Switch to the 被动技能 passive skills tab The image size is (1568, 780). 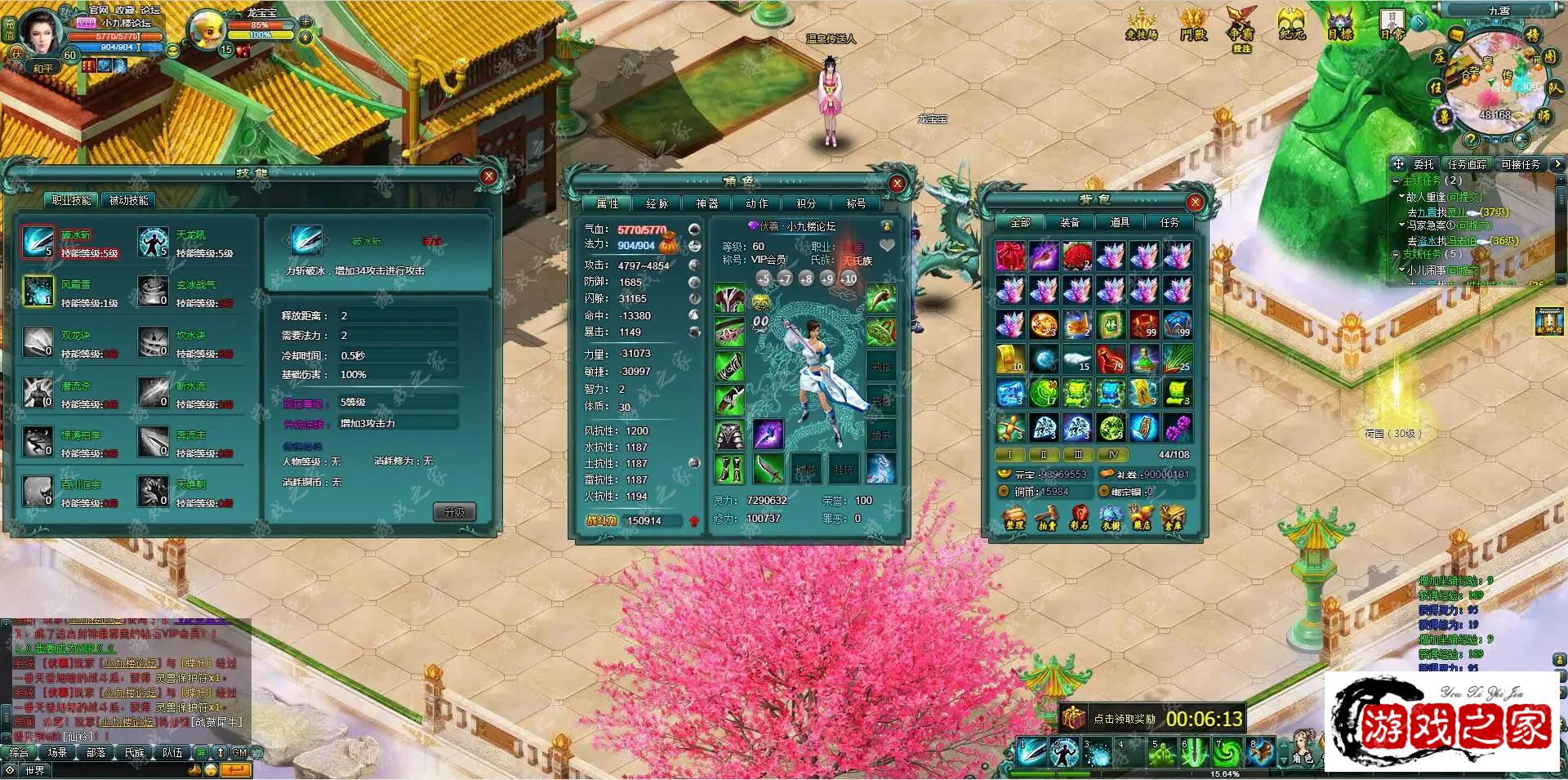(128, 200)
